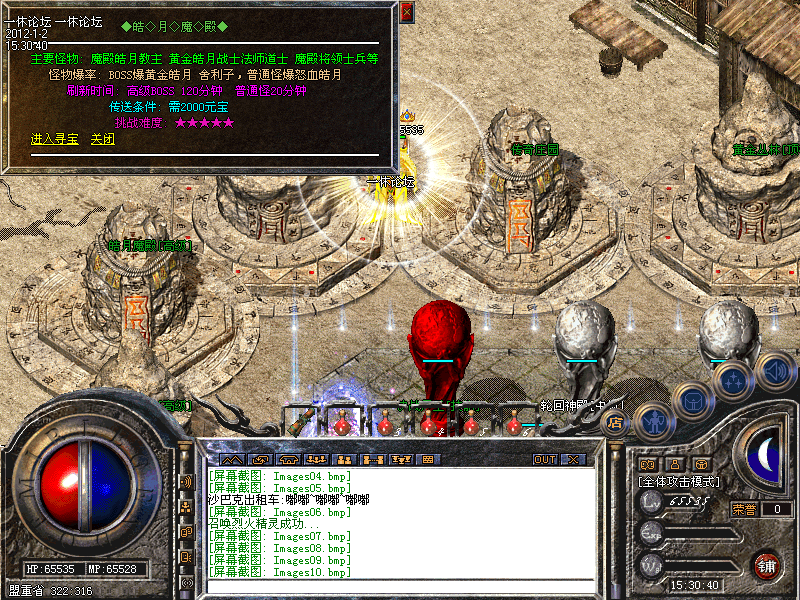Close the dialog with the red X
The image size is (800, 600).
coord(406,13)
